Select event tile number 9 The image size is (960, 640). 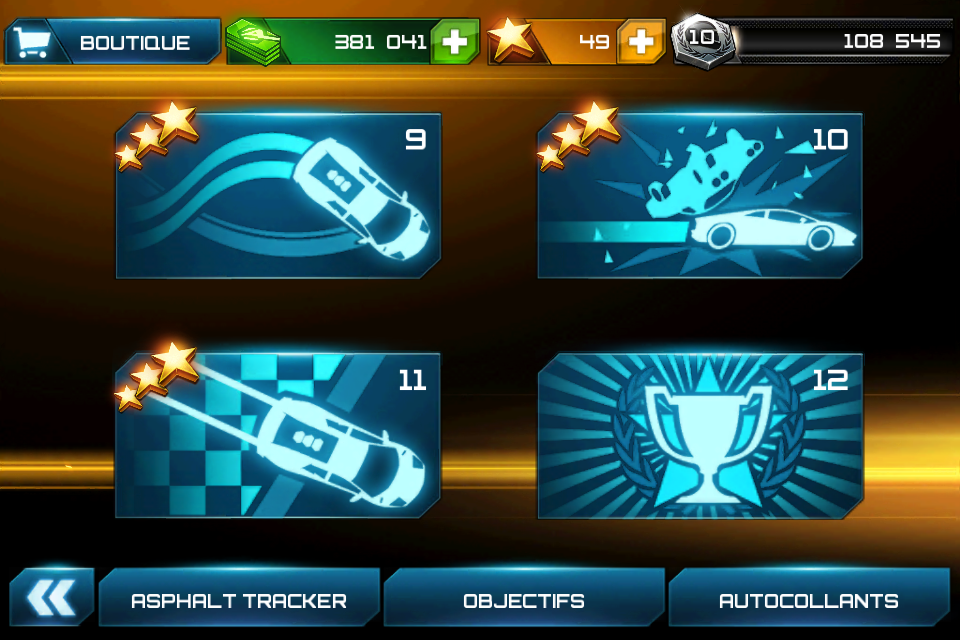coord(278,196)
